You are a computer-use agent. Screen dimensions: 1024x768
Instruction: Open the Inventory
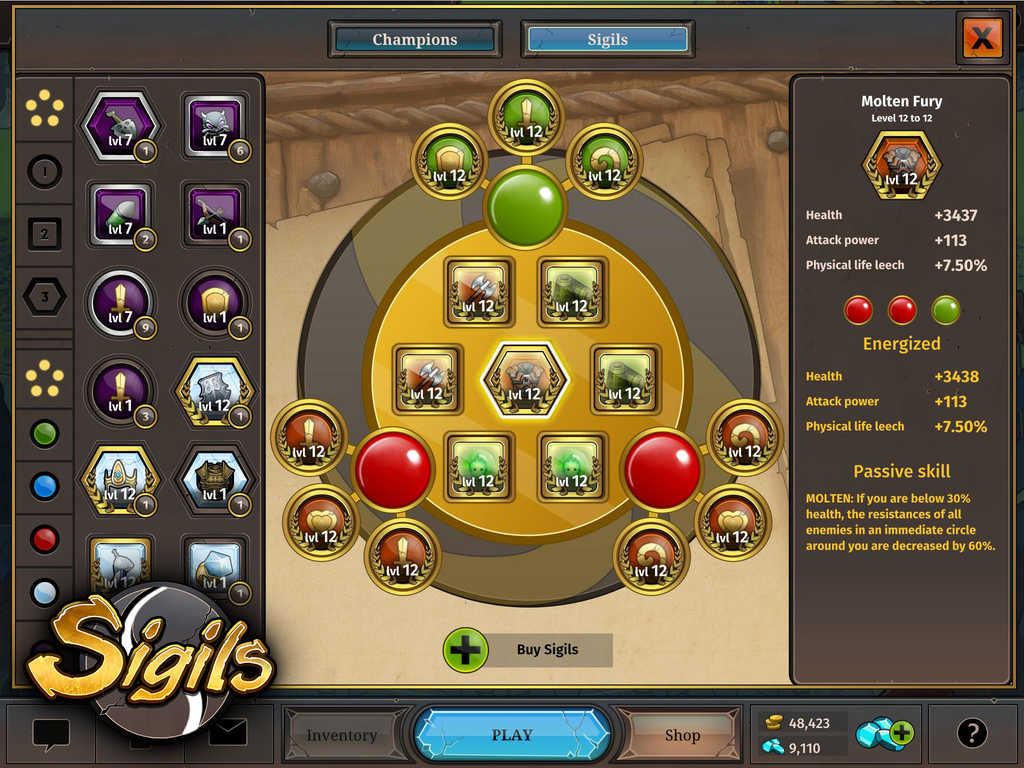[342, 735]
